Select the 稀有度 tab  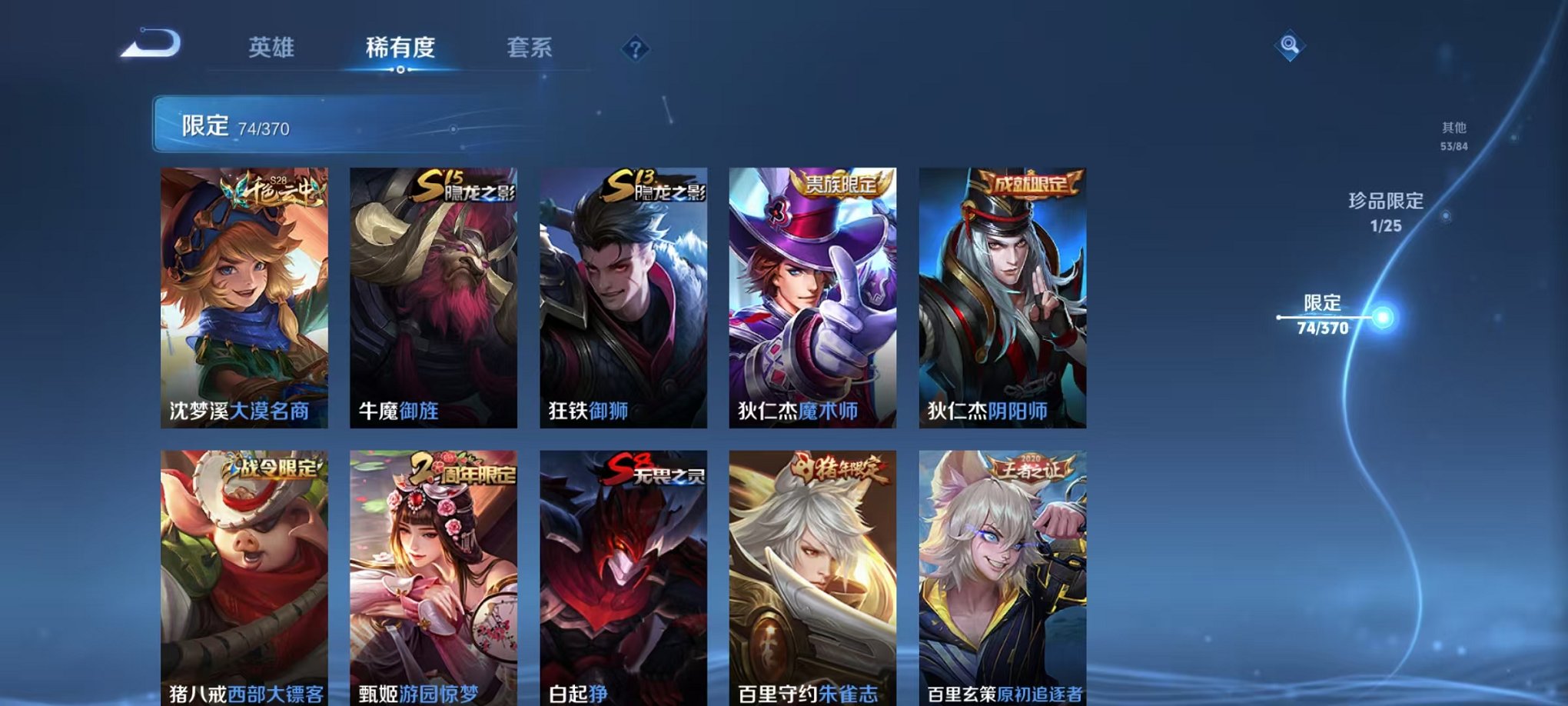pos(400,48)
